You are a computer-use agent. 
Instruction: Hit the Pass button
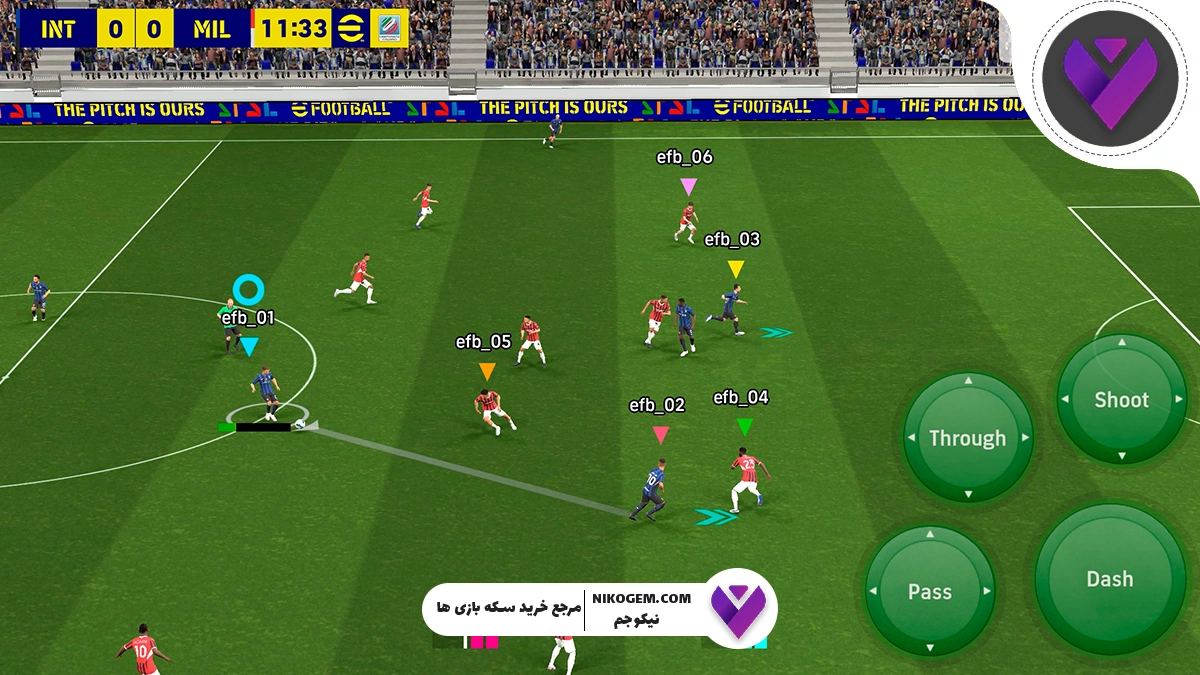(x=929, y=591)
